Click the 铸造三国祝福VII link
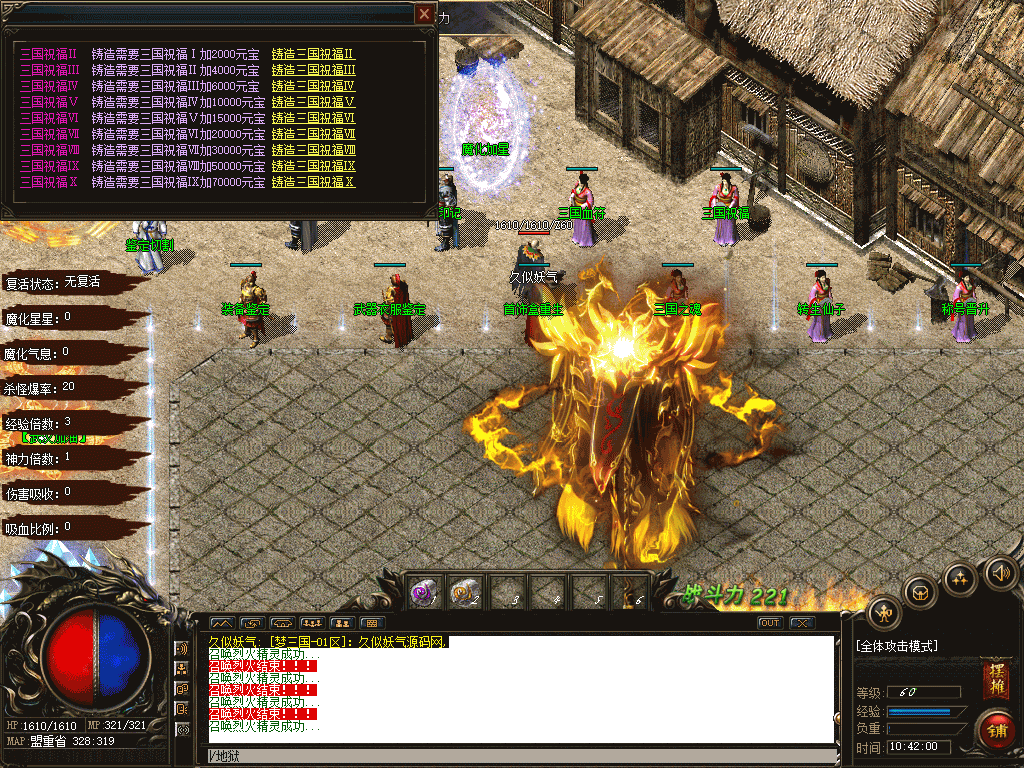The image size is (1024, 768). (313, 134)
